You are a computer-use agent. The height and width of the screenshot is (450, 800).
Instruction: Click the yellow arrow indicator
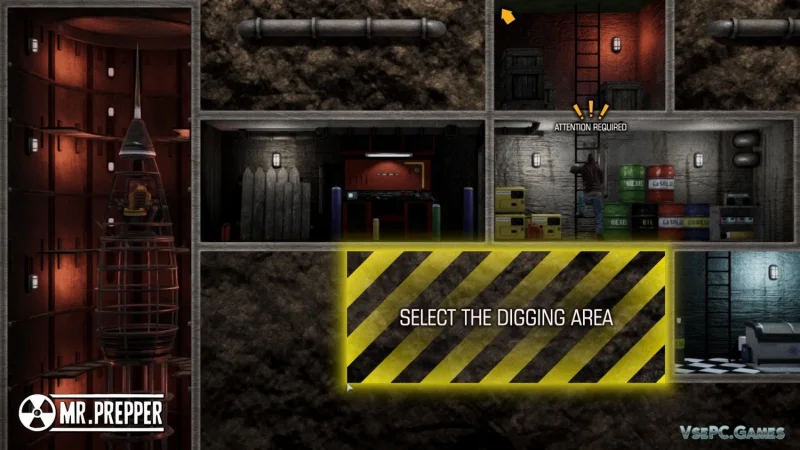(508, 15)
